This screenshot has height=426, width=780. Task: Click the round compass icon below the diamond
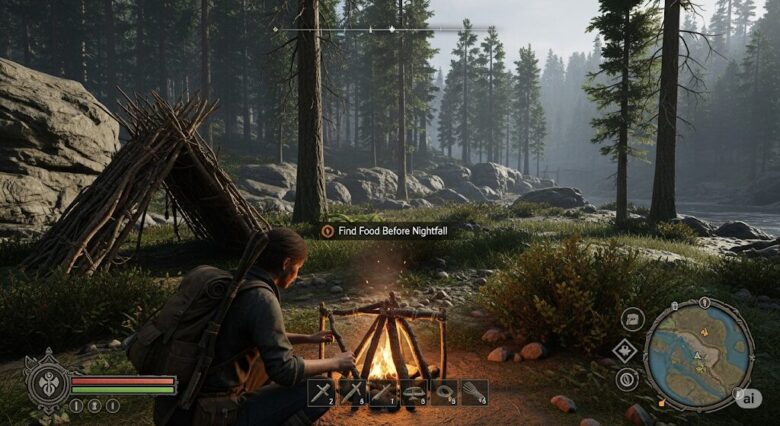click(x=627, y=379)
